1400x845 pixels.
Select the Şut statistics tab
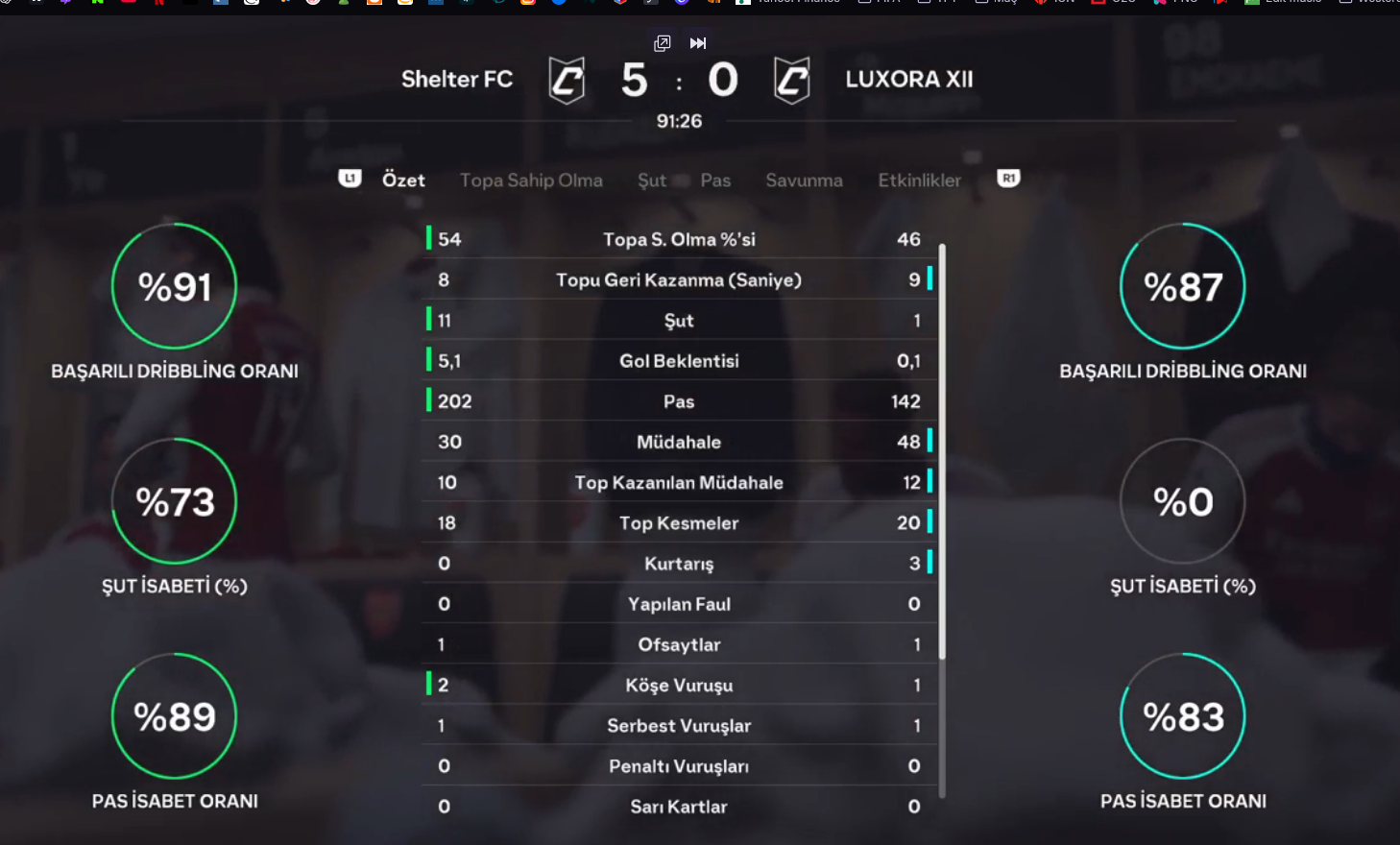[651, 180]
